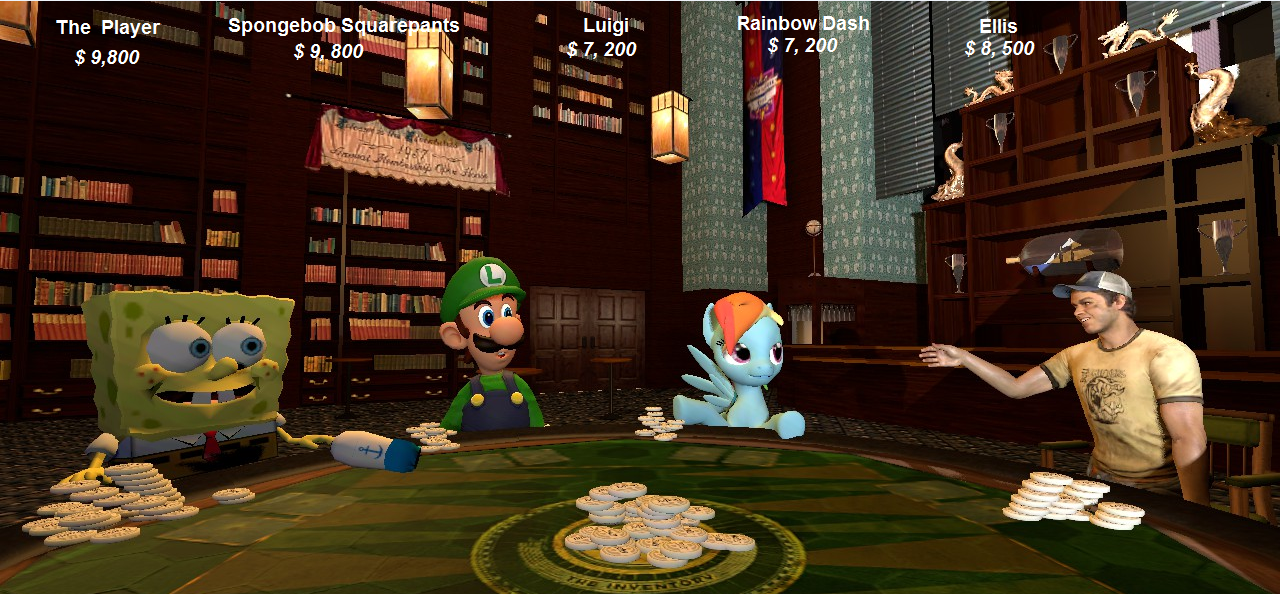Click the Spongebob Squarepants name label
The height and width of the screenshot is (594, 1280).
343,25
